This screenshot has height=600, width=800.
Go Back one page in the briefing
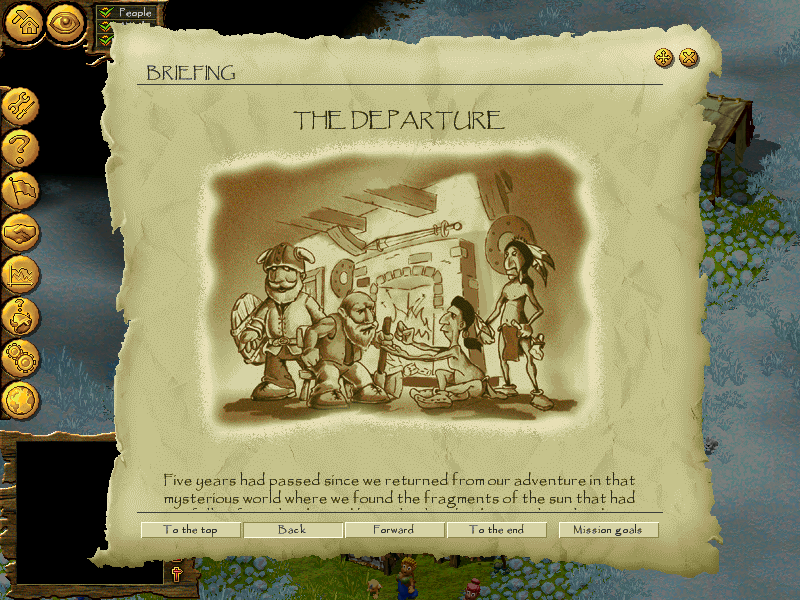coord(292,530)
